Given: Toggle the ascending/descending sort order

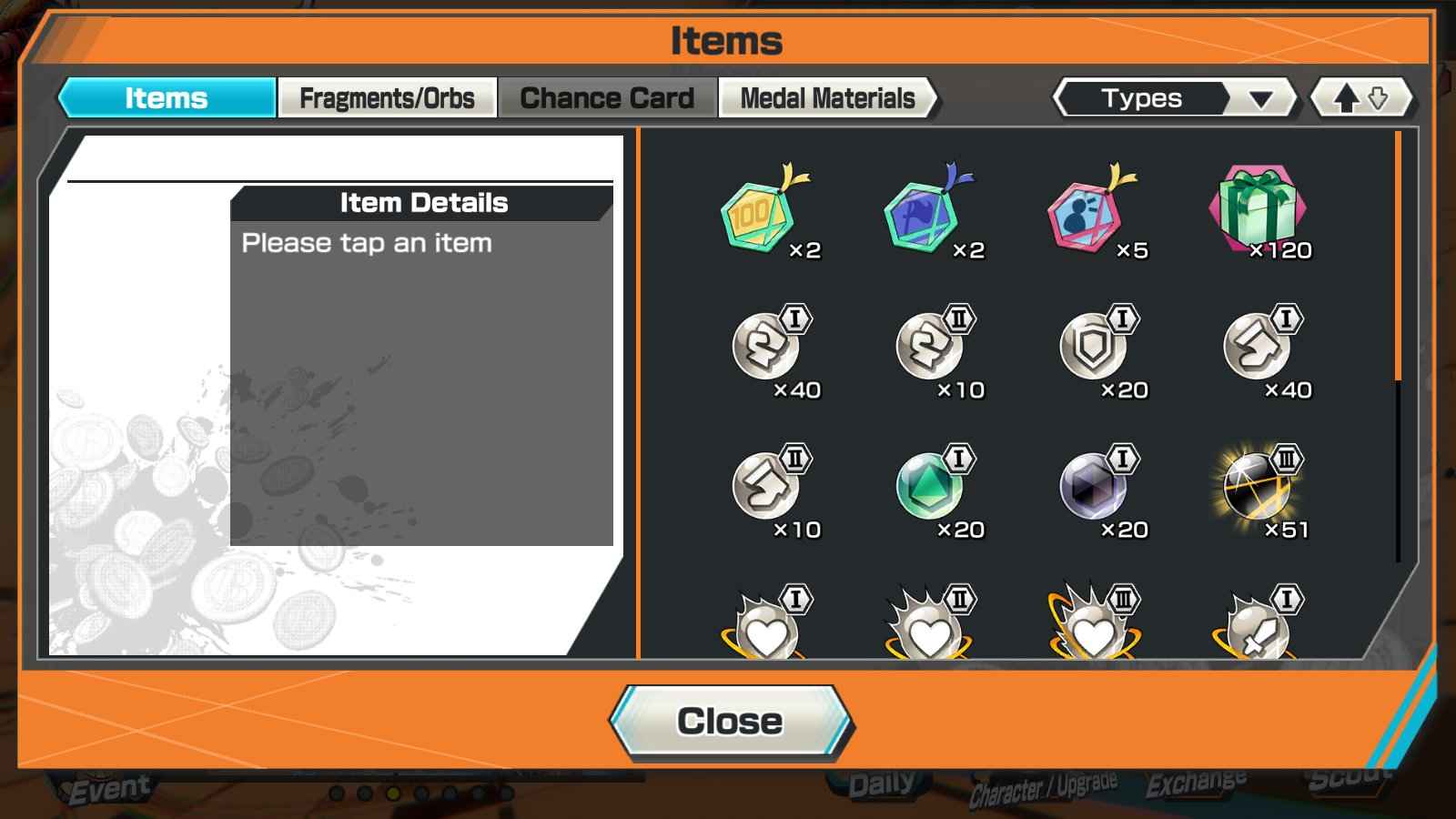Looking at the screenshot, I should 1360,98.
